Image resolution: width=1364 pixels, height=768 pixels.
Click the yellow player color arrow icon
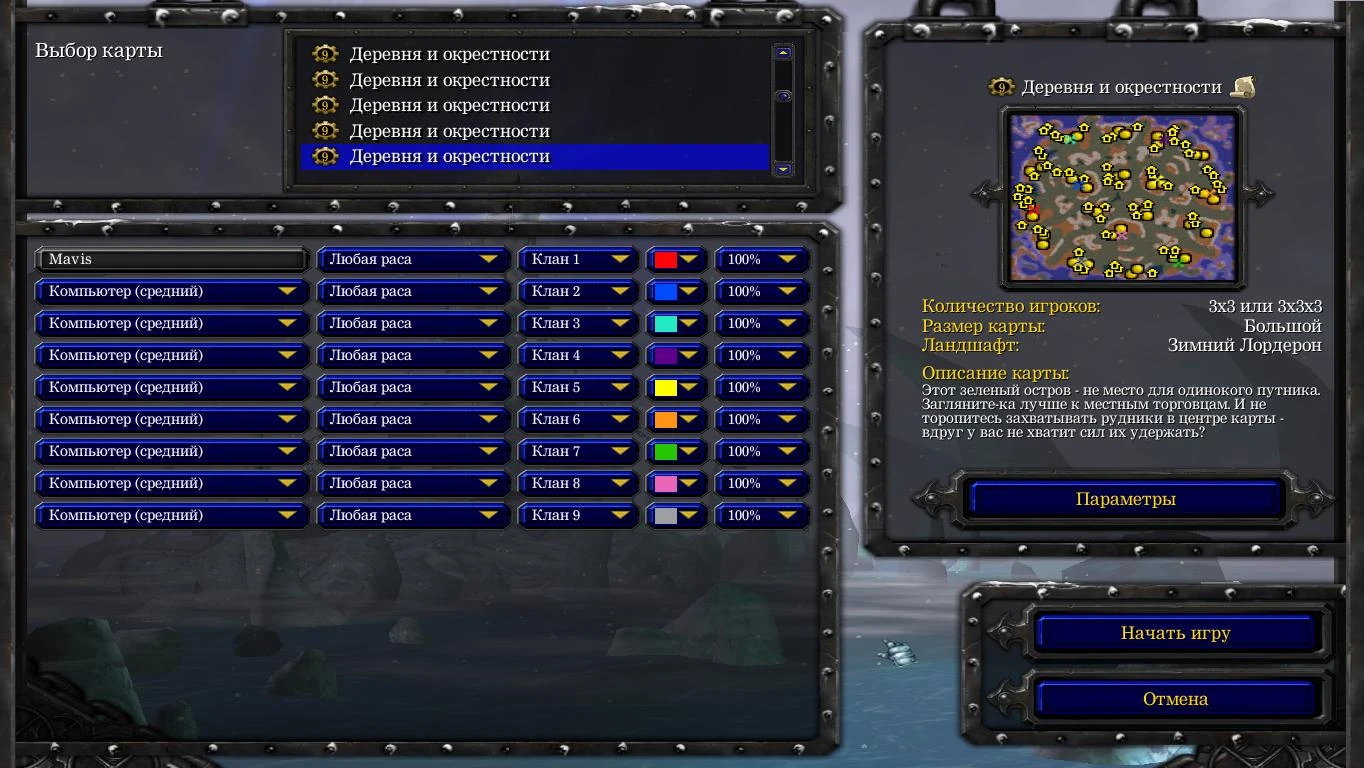(691, 387)
